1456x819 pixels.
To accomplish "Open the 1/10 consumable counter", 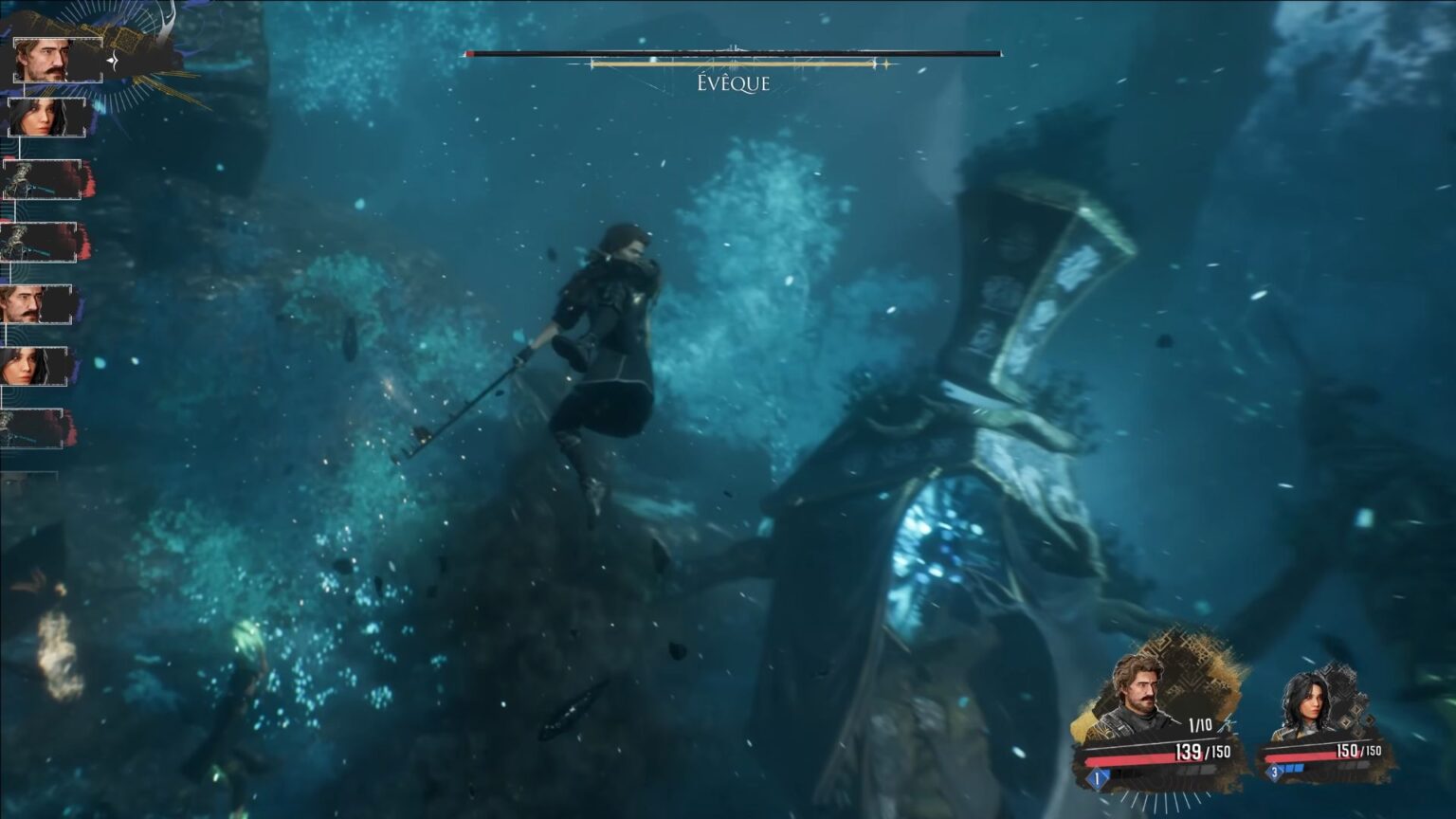I will [x=1199, y=725].
